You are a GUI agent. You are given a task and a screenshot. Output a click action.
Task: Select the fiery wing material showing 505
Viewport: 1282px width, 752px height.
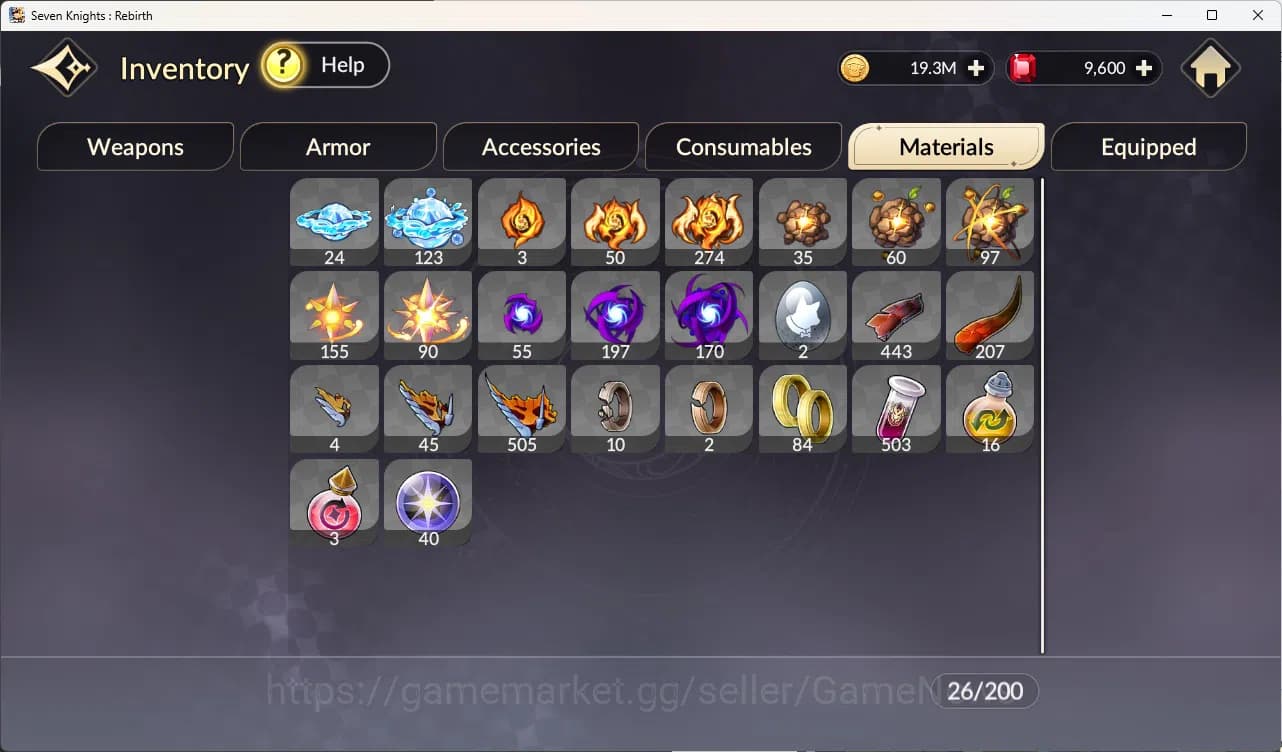(x=521, y=403)
